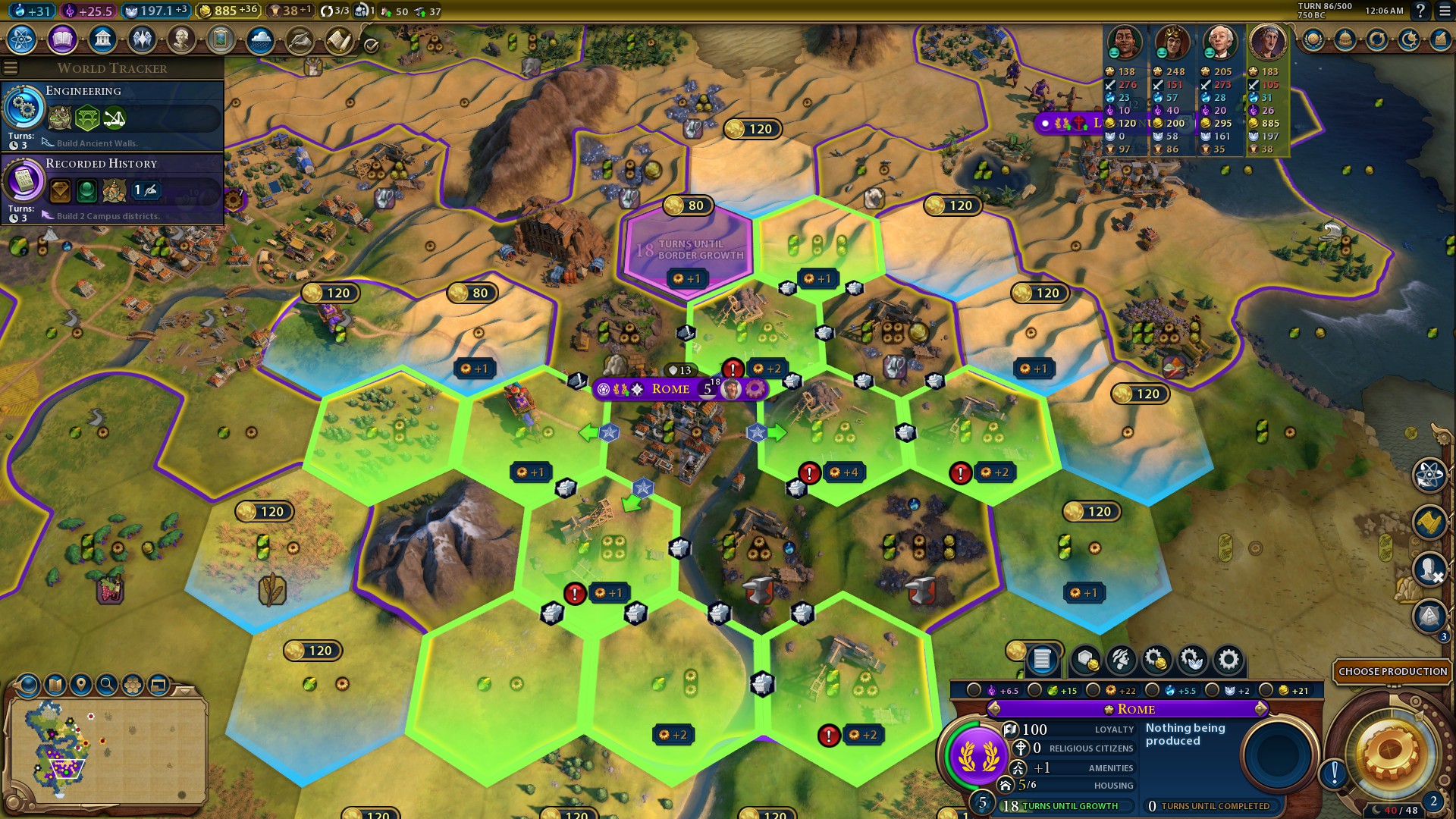The image size is (1456, 819).
Task: Toggle the World Tracker hamburger menu
Action: point(11,68)
